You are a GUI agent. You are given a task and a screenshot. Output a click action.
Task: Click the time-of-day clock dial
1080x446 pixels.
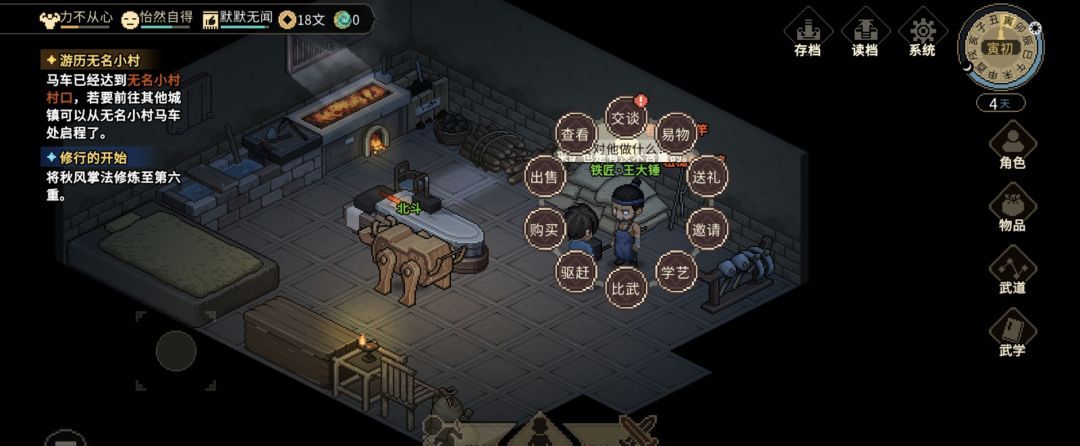click(x=999, y=48)
